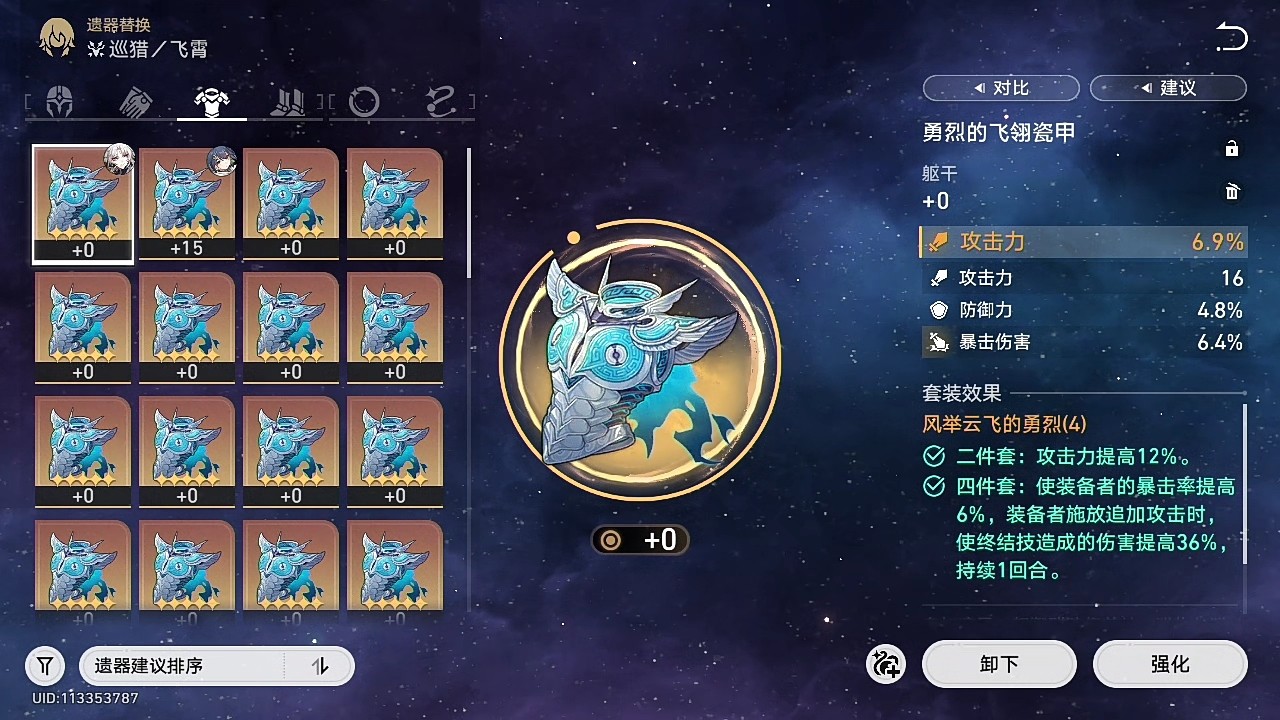Switch to the hands relic tab
The width and height of the screenshot is (1280, 720).
(x=135, y=101)
